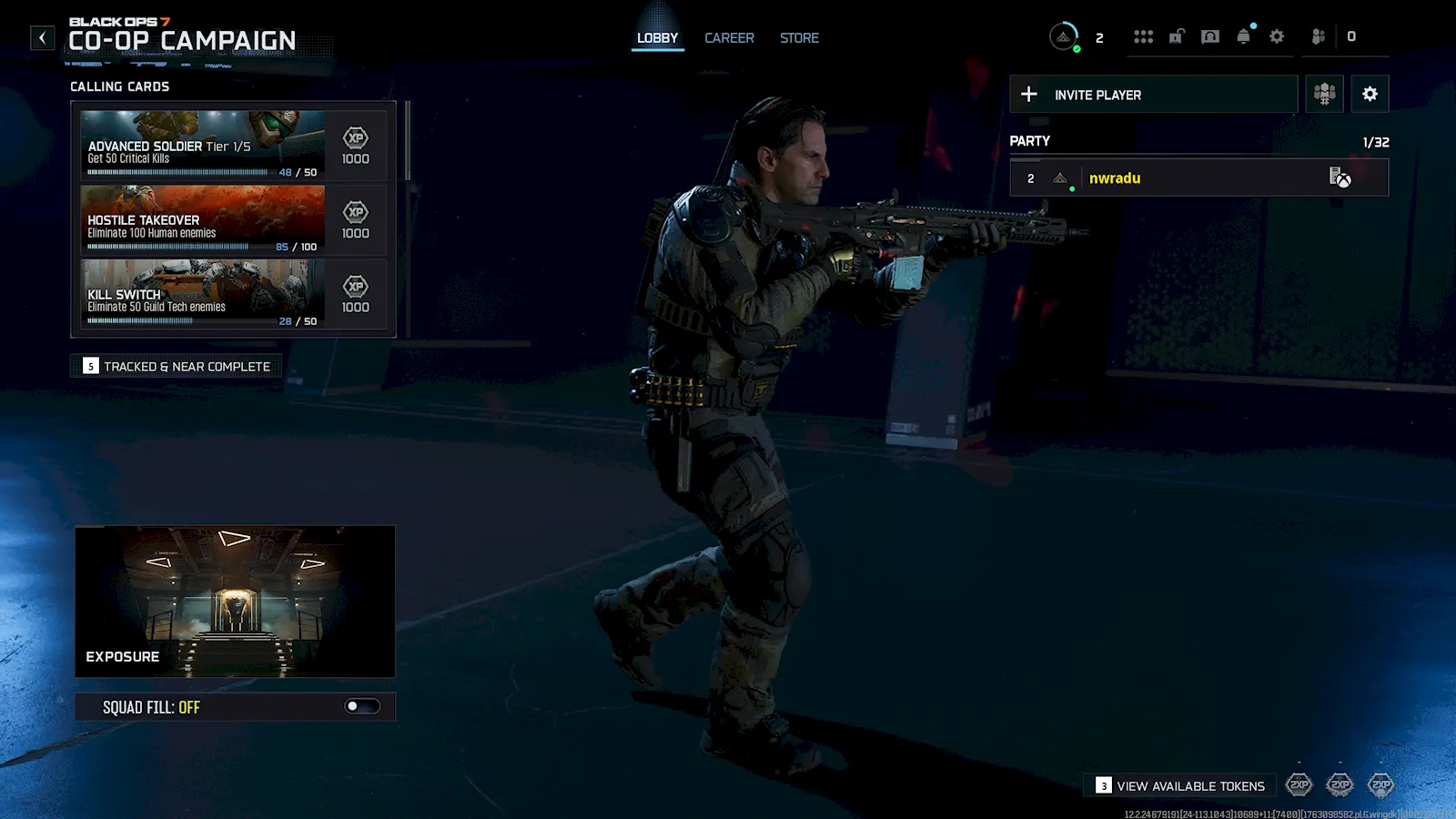Screen dimensions: 1456x819
Task: View the Kill Switch calling card
Action: 203,294
